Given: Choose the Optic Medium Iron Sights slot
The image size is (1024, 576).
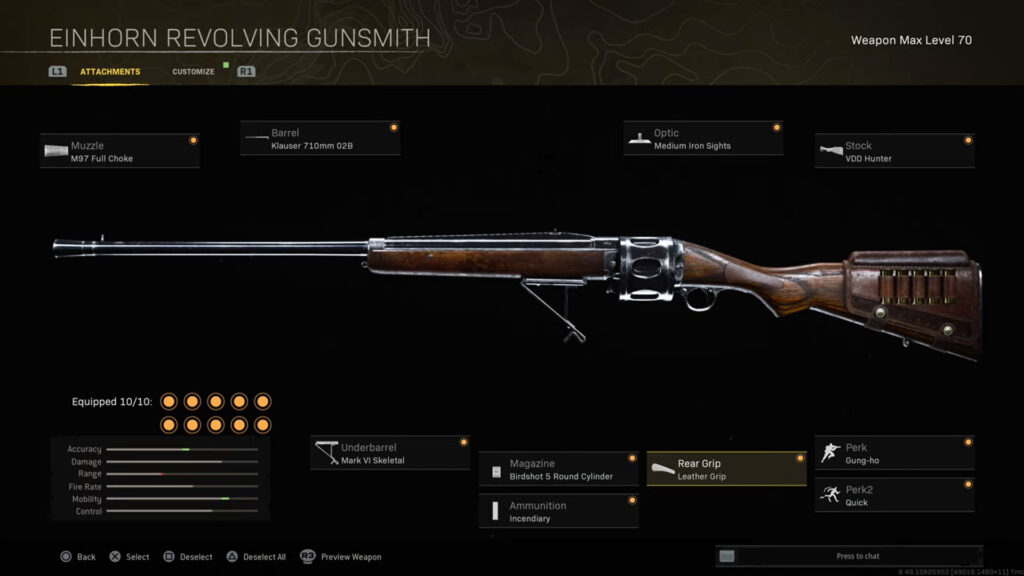Looking at the screenshot, I should coord(702,139).
